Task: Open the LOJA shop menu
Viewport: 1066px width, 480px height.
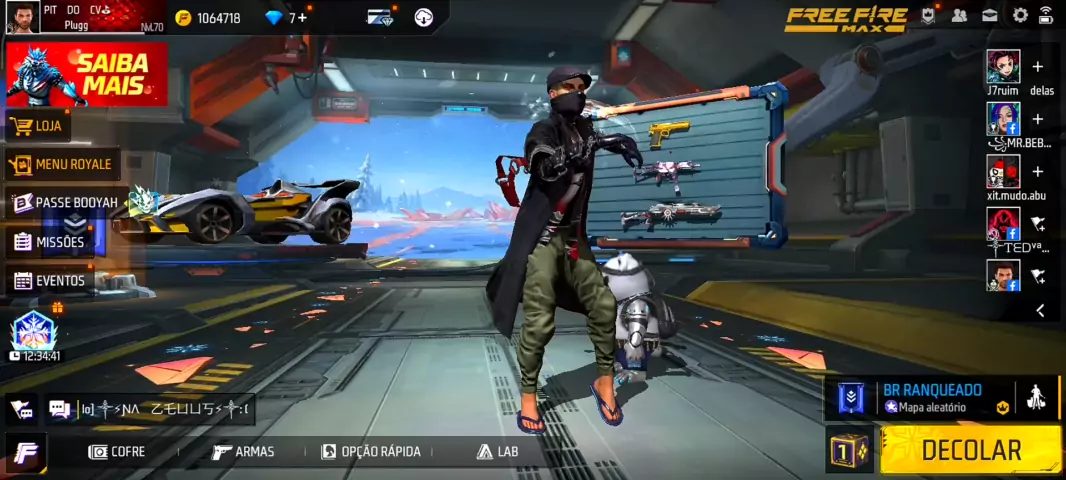Action: point(38,126)
